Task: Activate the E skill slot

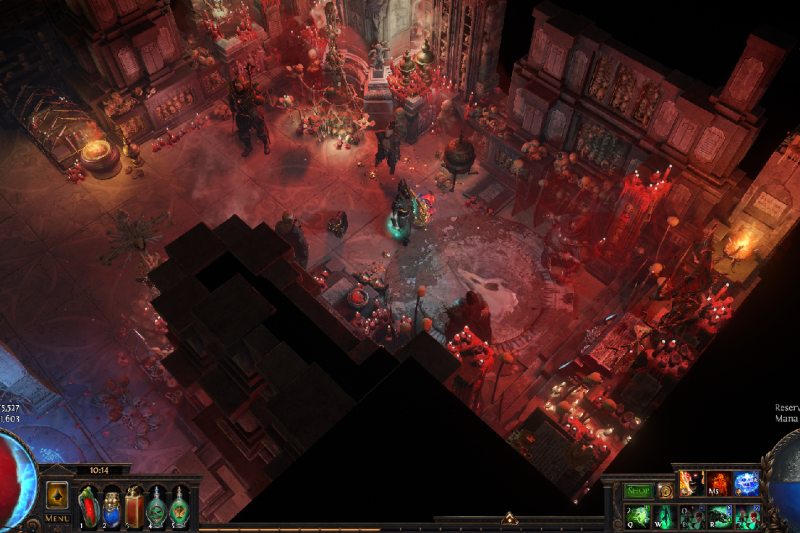Action: tap(692, 516)
